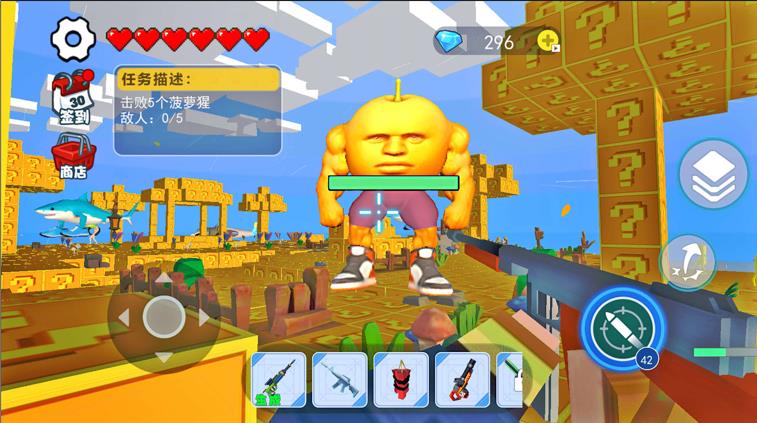Viewport: 757px width, 423px height.
Task: Fire using the bullet crosshair button
Action: point(623,327)
